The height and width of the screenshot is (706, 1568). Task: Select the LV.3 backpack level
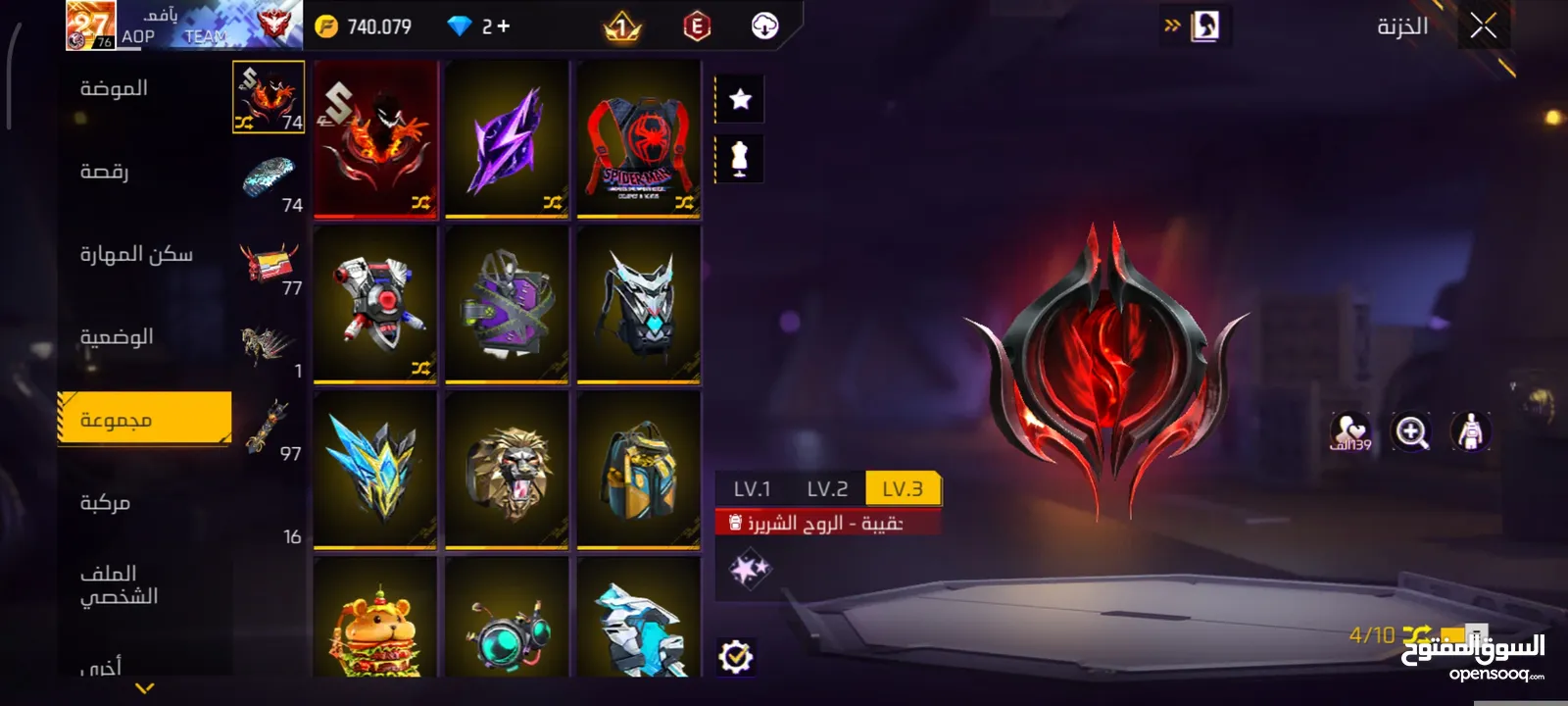coord(903,489)
